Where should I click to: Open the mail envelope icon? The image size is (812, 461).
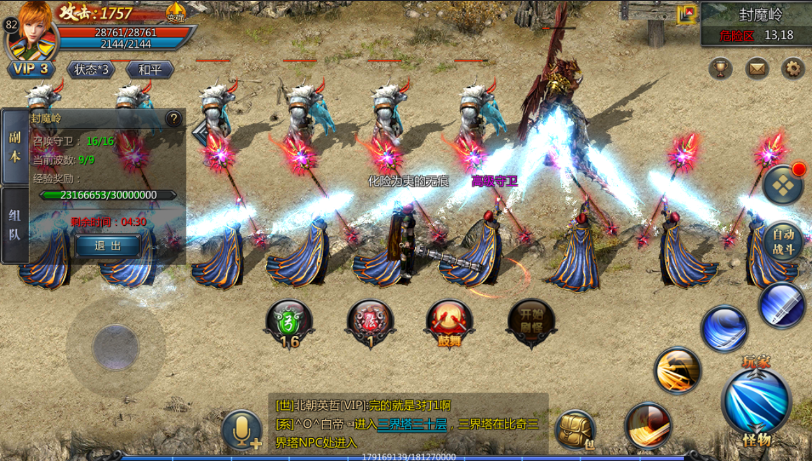(757, 69)
